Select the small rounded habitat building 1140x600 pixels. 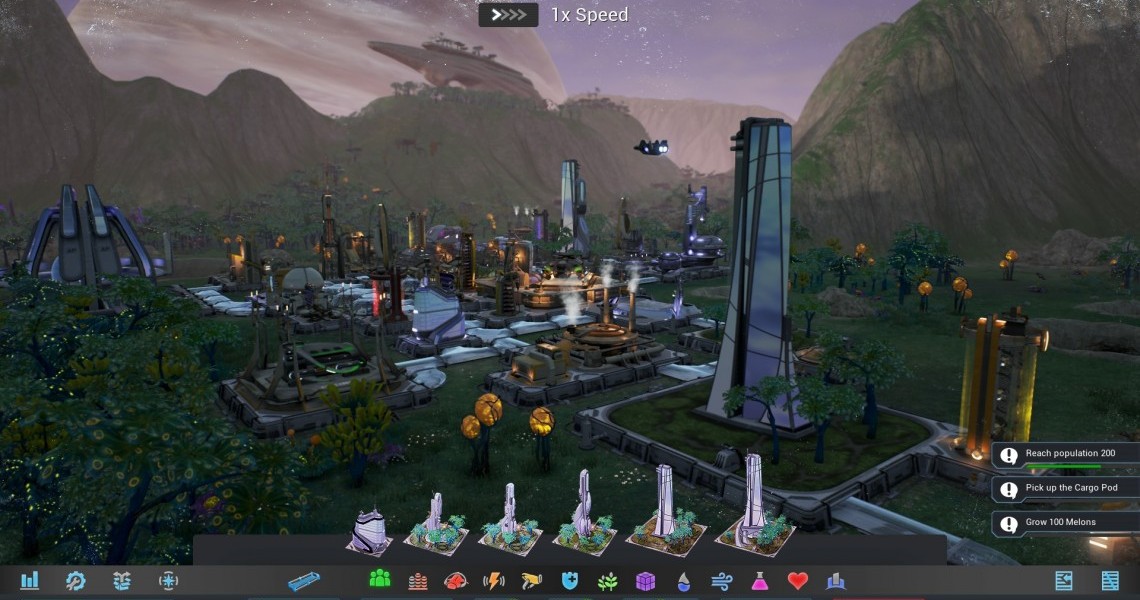(x=369, y=530)
